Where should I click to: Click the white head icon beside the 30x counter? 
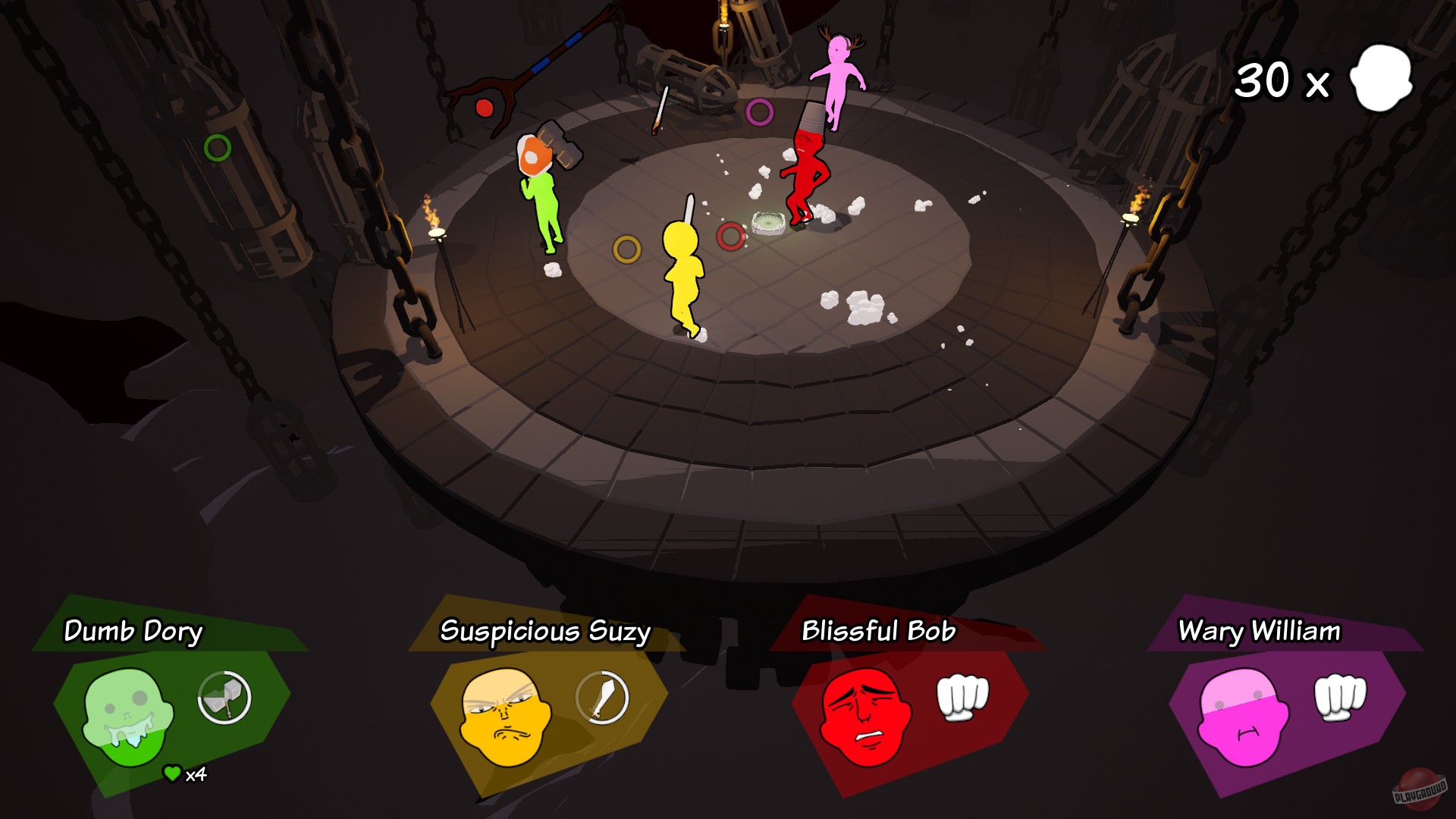coord(1379,78)
